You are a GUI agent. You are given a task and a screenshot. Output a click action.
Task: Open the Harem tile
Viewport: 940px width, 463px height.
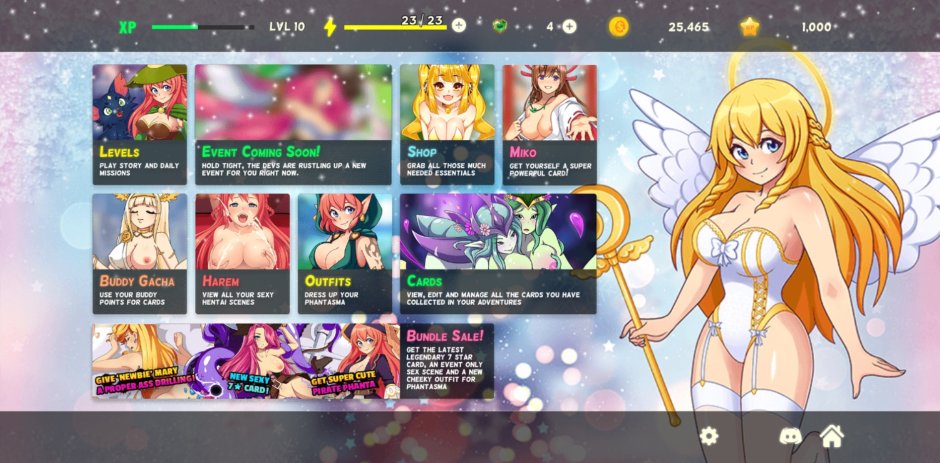[x=242, y=253]
